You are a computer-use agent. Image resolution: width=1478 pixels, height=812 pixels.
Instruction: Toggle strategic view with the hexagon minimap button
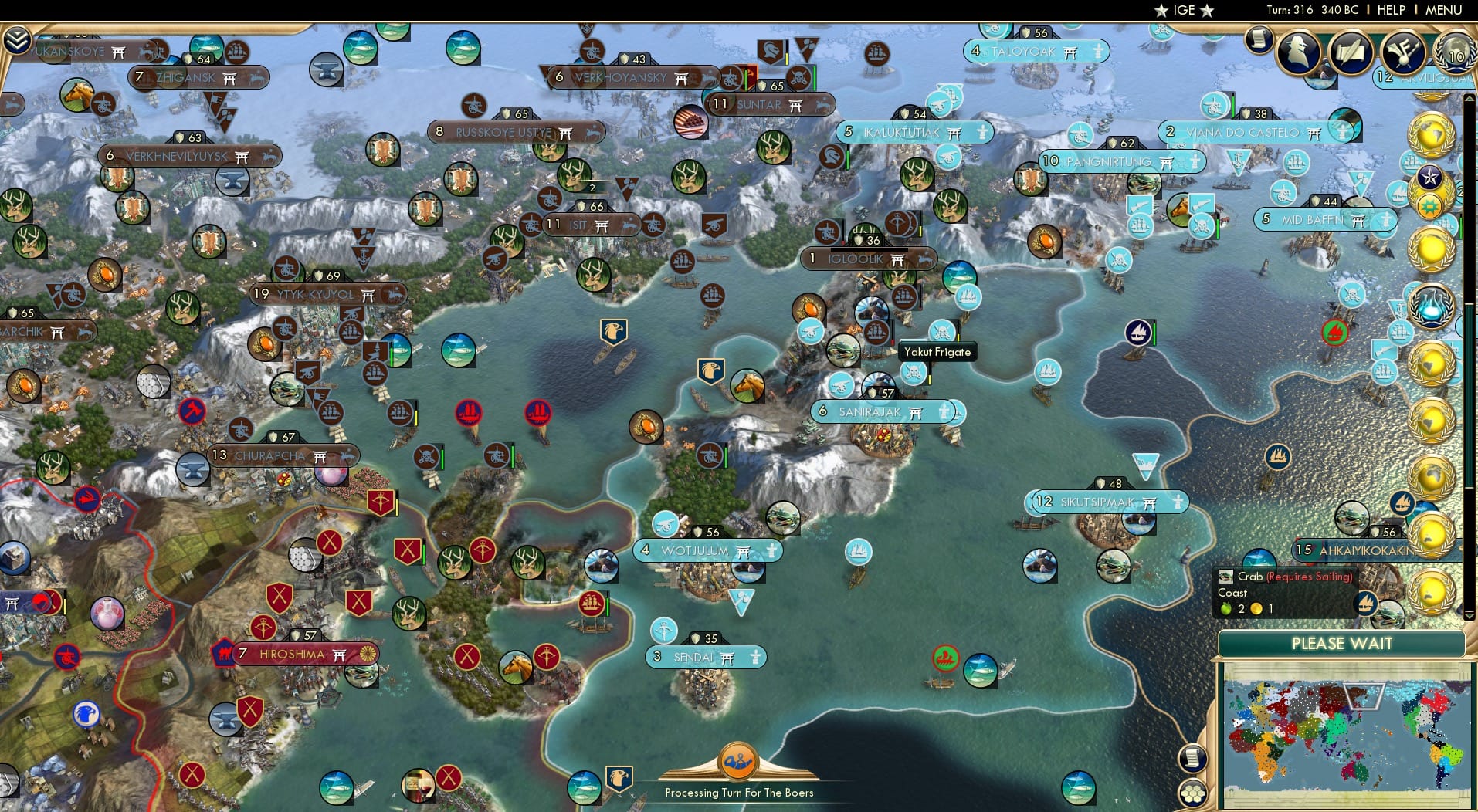pyautogui.click(x=1193, y=792)
